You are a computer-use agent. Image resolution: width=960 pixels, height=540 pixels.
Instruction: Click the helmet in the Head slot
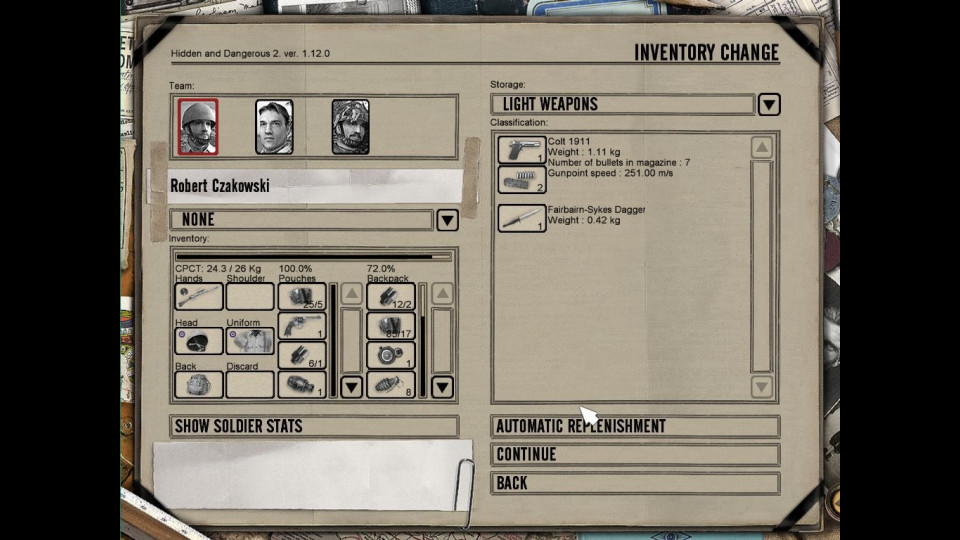click(x=198, y=341)
